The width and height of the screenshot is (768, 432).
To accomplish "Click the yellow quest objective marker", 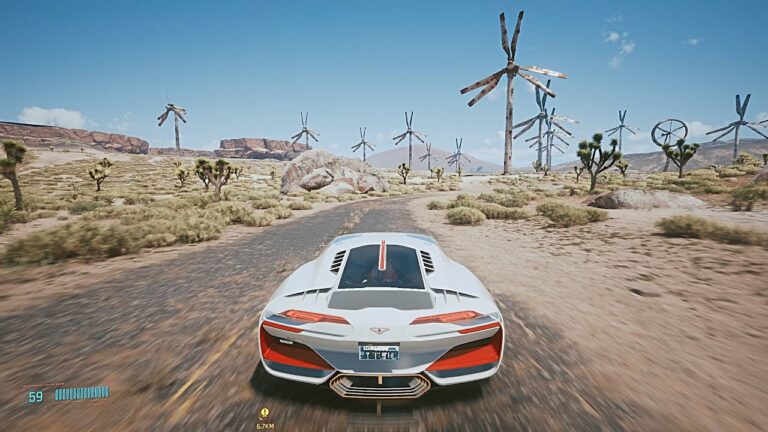I will click(265, 412).
